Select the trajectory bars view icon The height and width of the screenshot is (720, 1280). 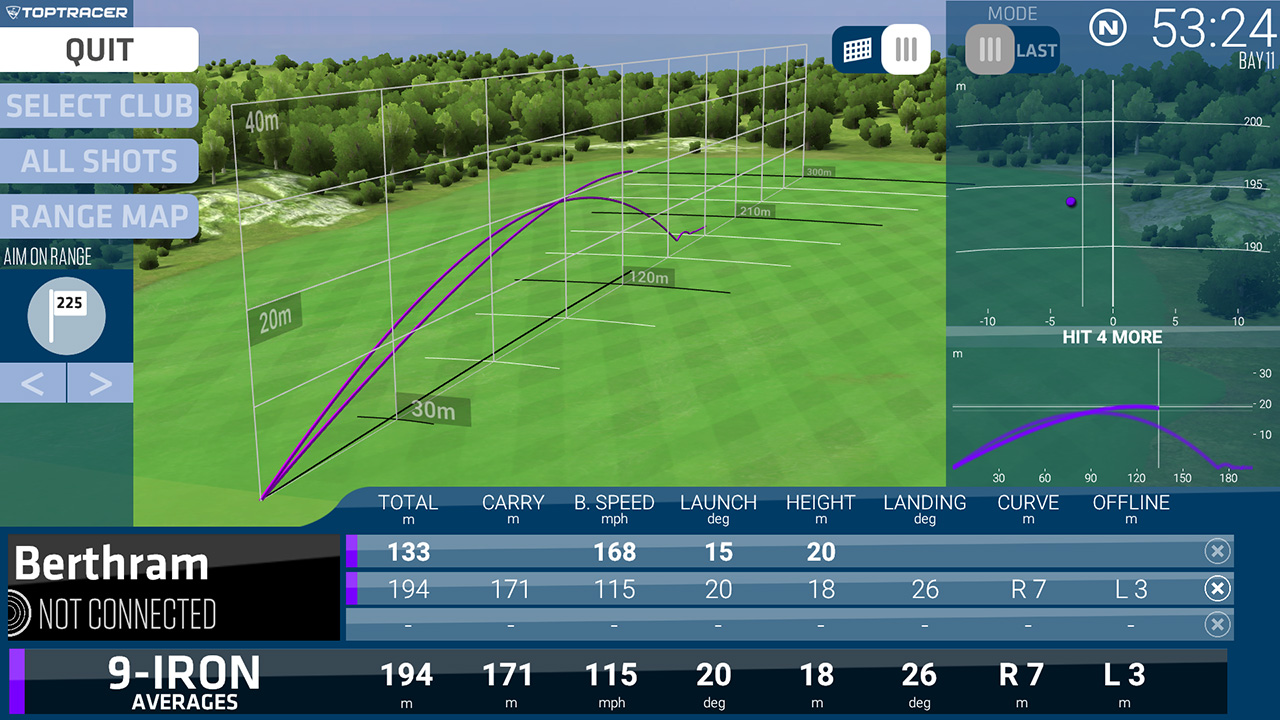pos(905,49)
